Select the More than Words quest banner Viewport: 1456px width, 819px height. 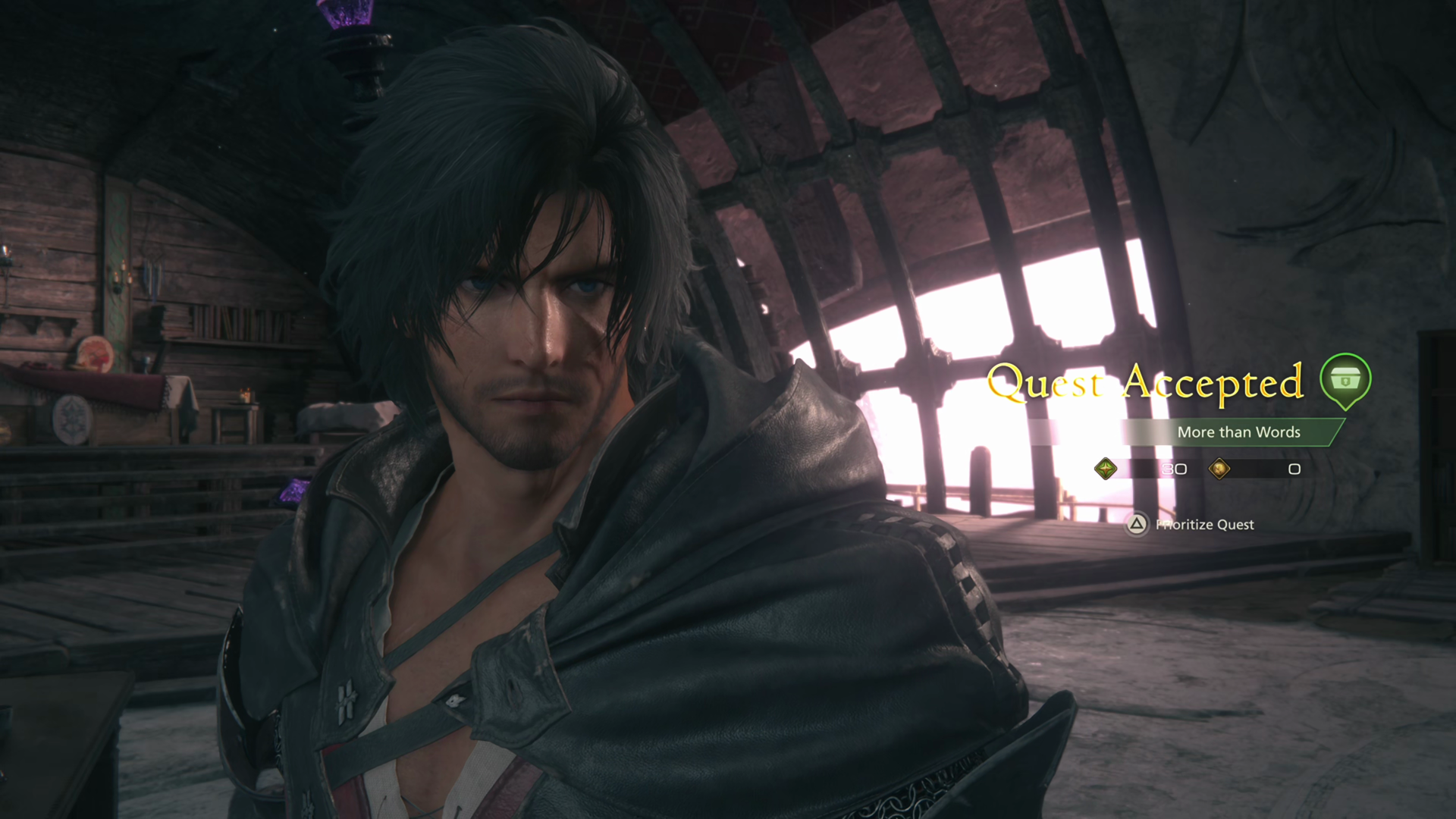[1238, 432]
